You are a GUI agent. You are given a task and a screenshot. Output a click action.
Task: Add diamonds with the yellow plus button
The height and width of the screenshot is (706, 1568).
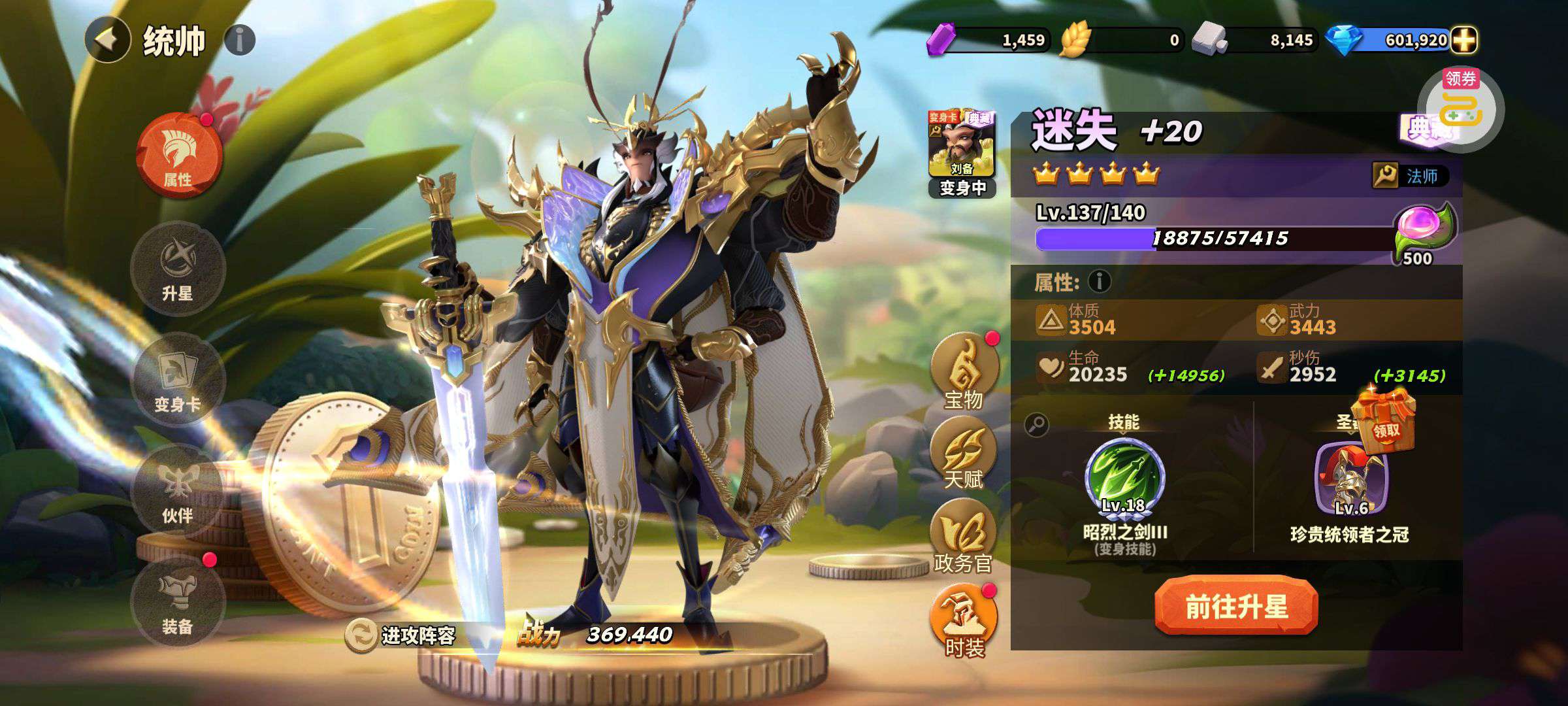(x=1464, y=41)
